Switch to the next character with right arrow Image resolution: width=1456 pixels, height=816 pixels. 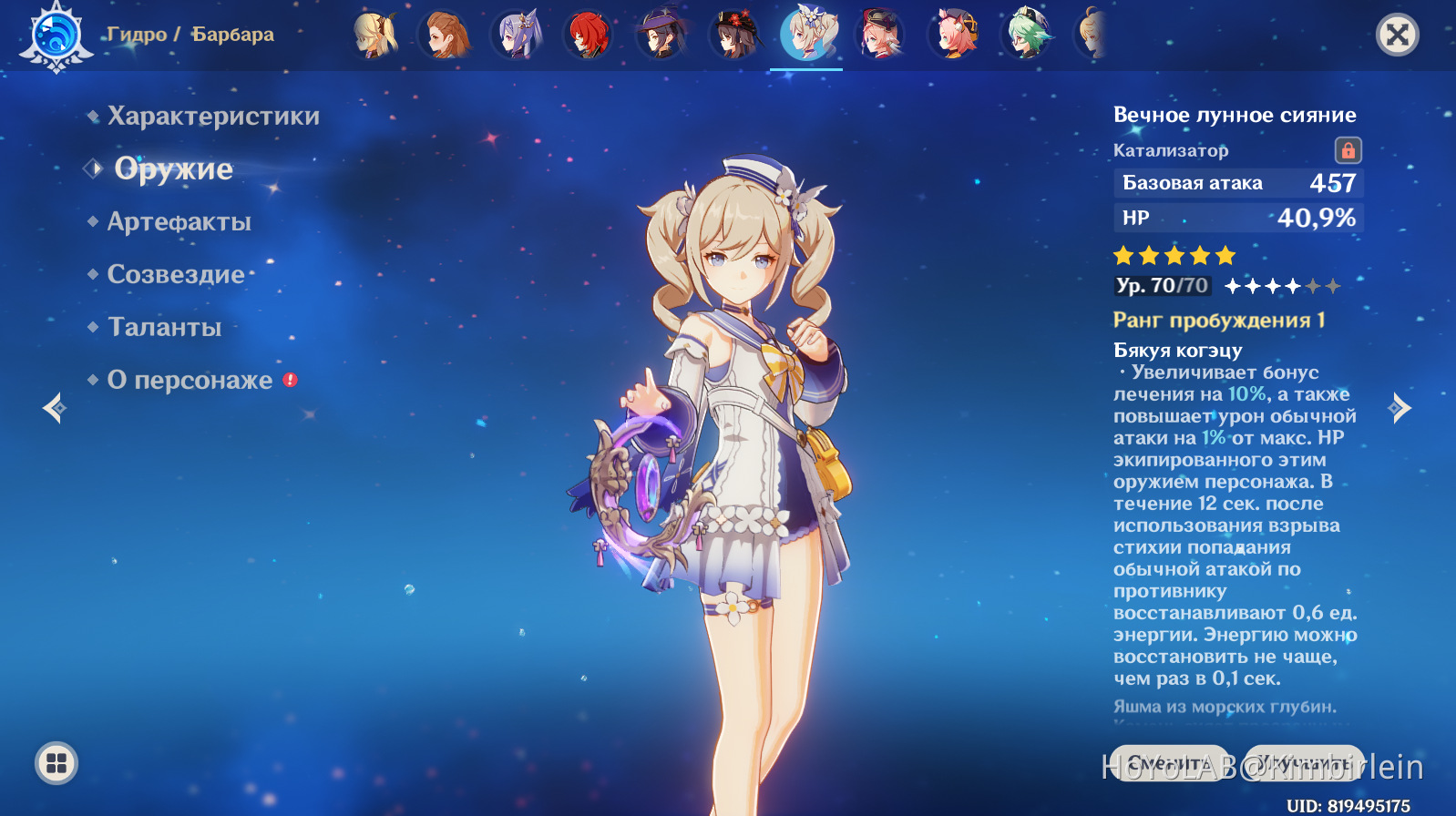1400,408
